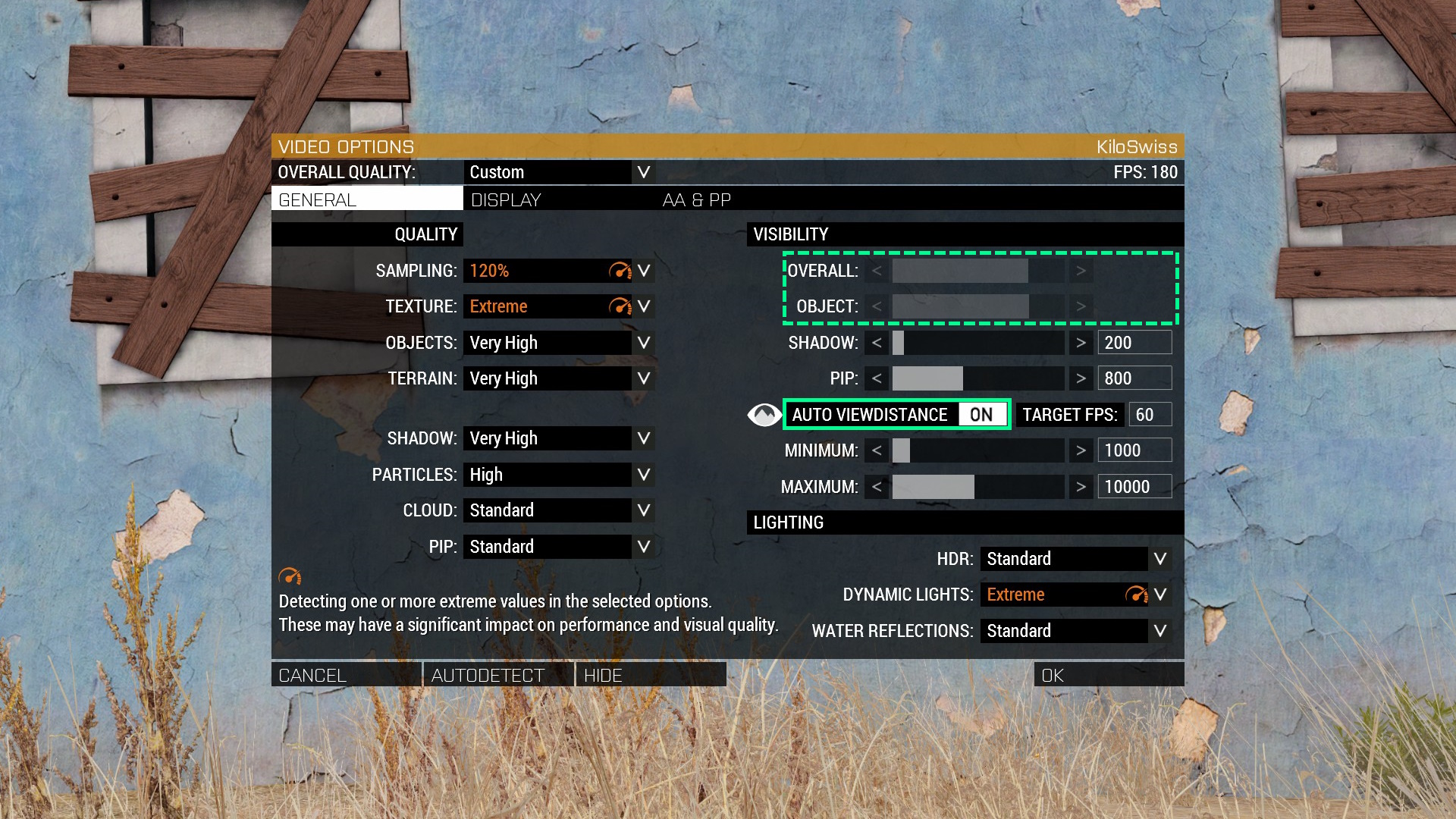
Task: Click the Target FPS value field
Action: 1150,415
